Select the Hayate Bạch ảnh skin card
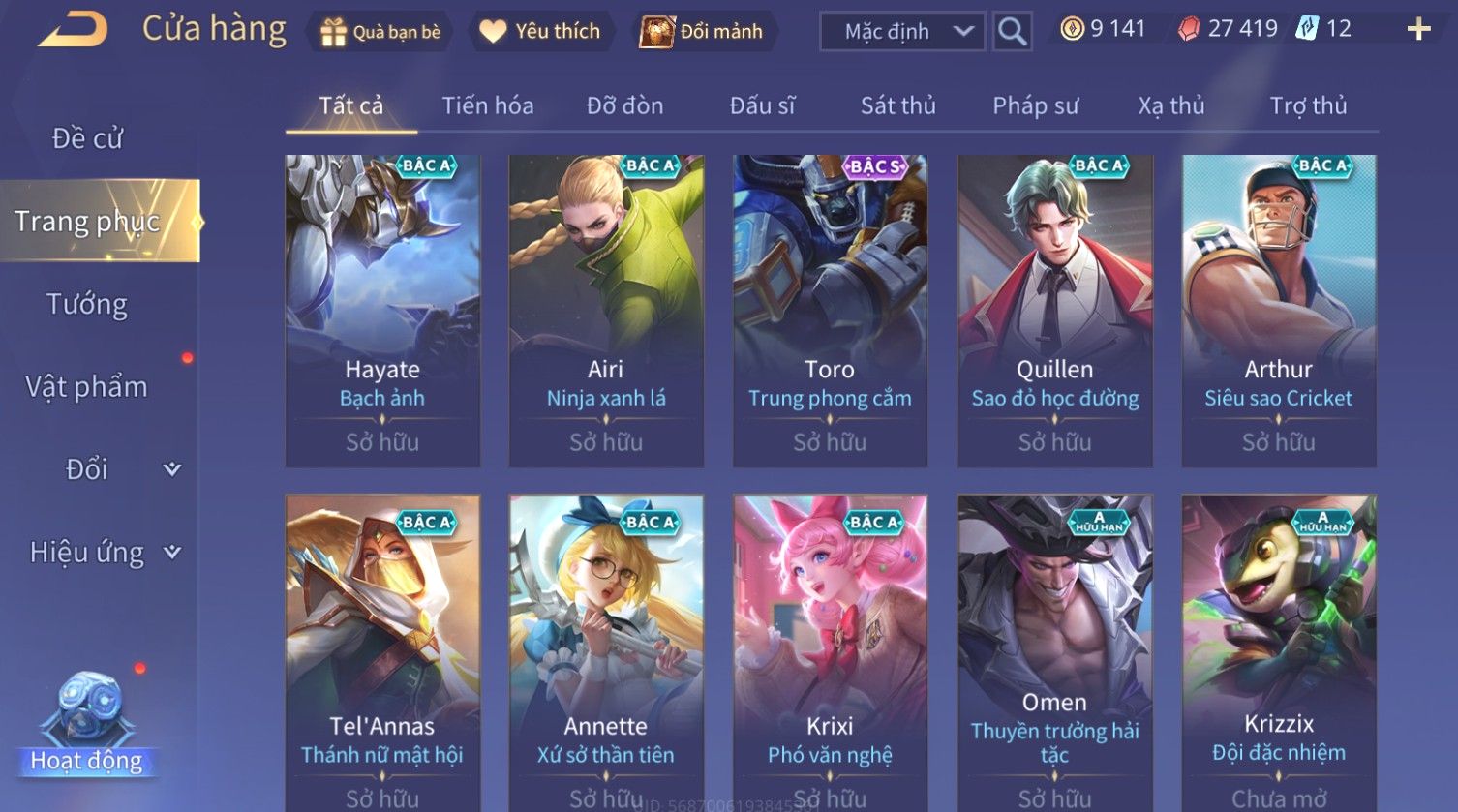 [x=382, y=310]
